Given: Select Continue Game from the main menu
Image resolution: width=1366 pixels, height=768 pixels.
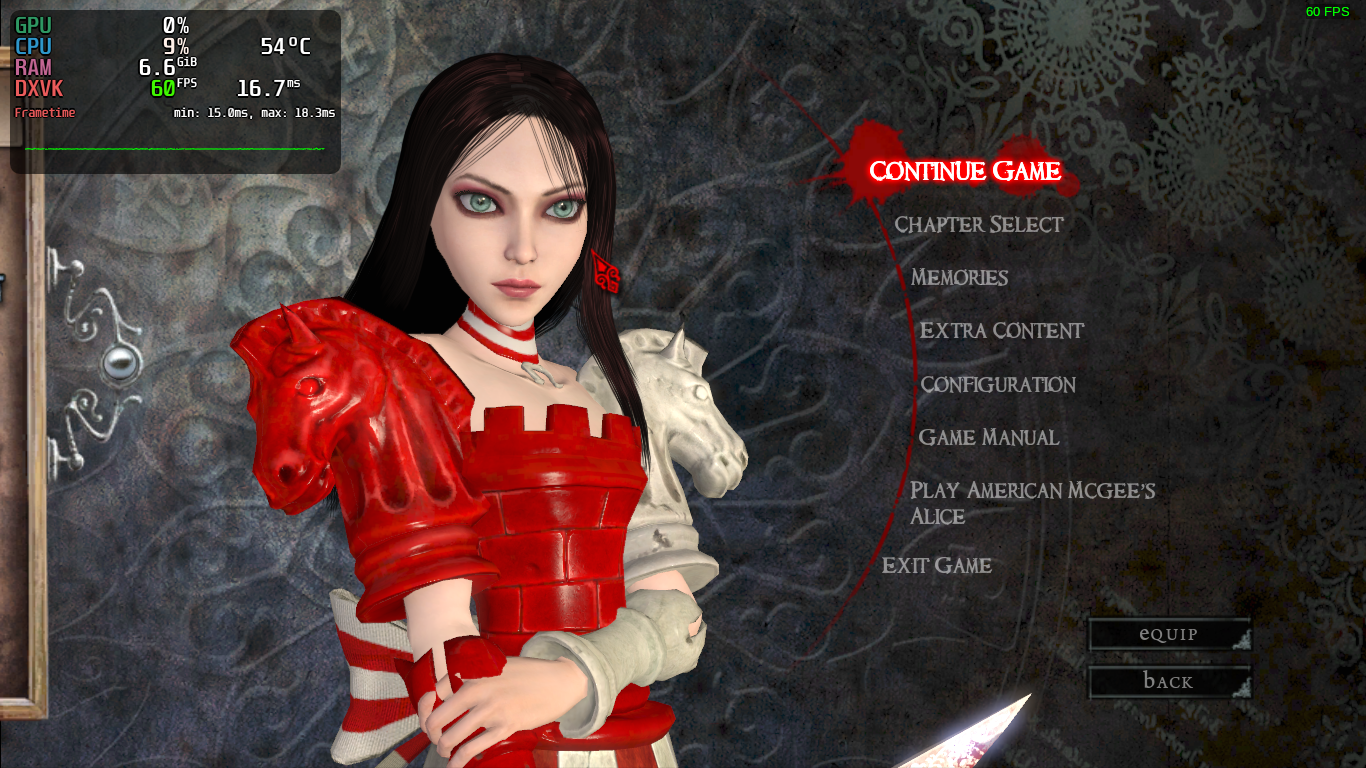Looking at the screenshot, I should coord(964,172).
